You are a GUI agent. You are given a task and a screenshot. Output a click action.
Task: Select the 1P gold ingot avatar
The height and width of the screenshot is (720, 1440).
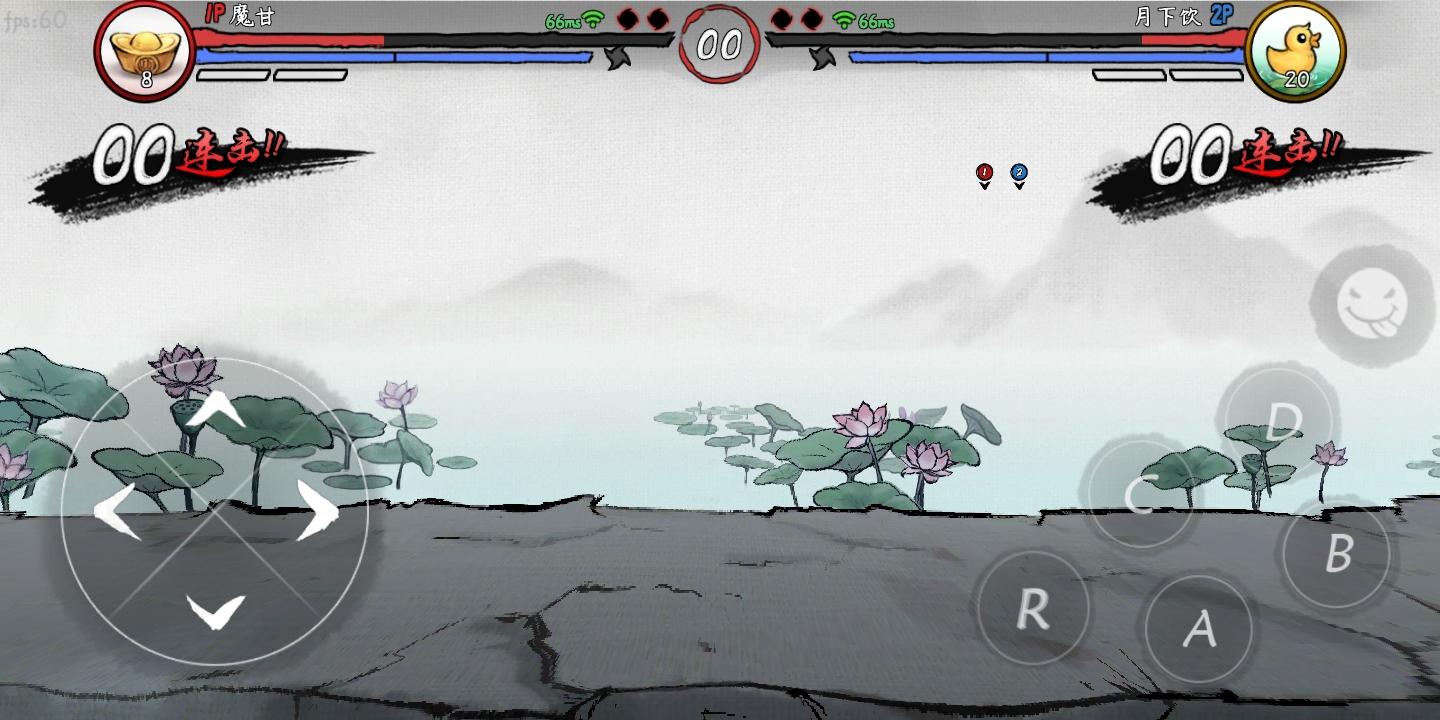click(146, 50)
